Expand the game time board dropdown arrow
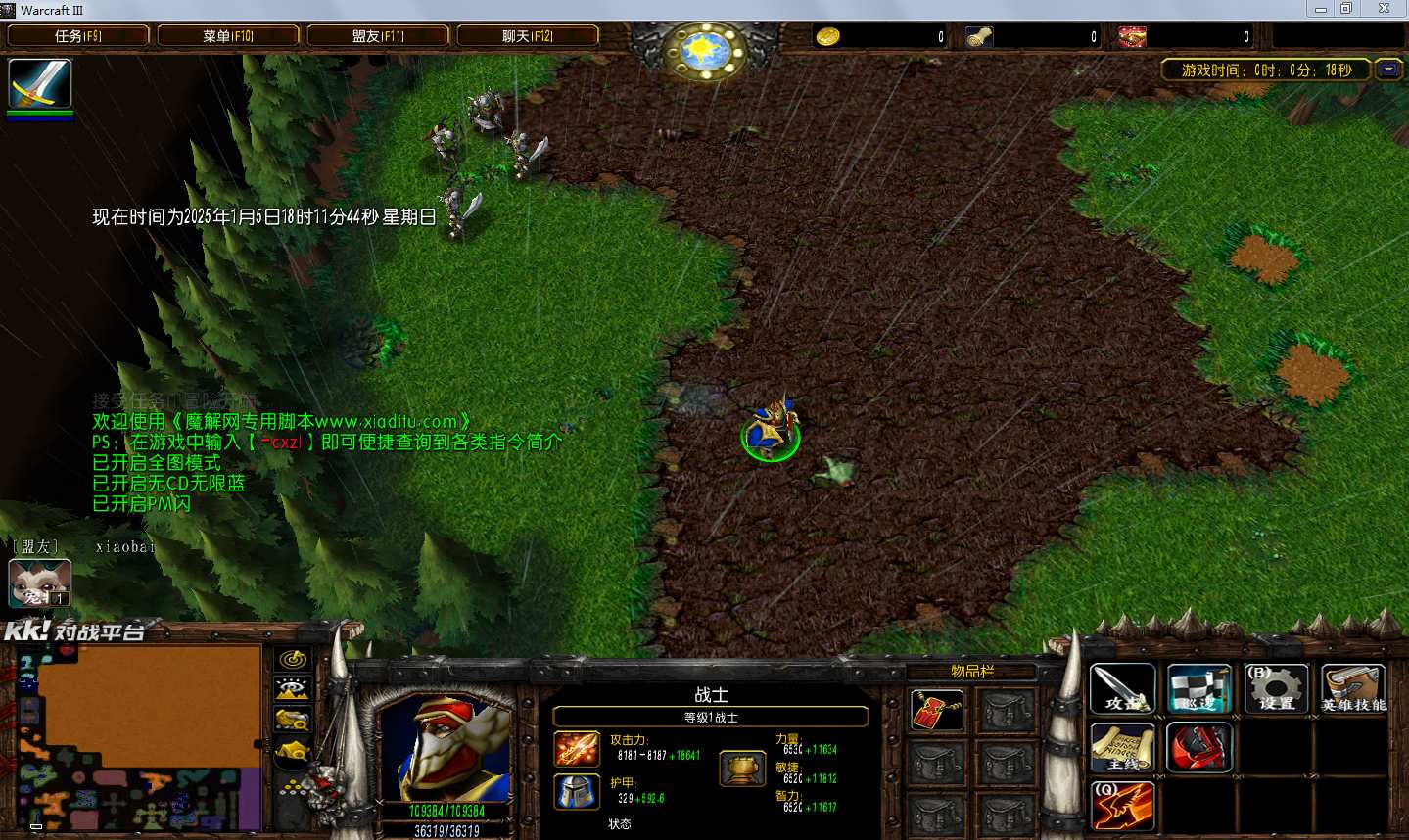The image size is (1409, 840). pos(1388,70)
